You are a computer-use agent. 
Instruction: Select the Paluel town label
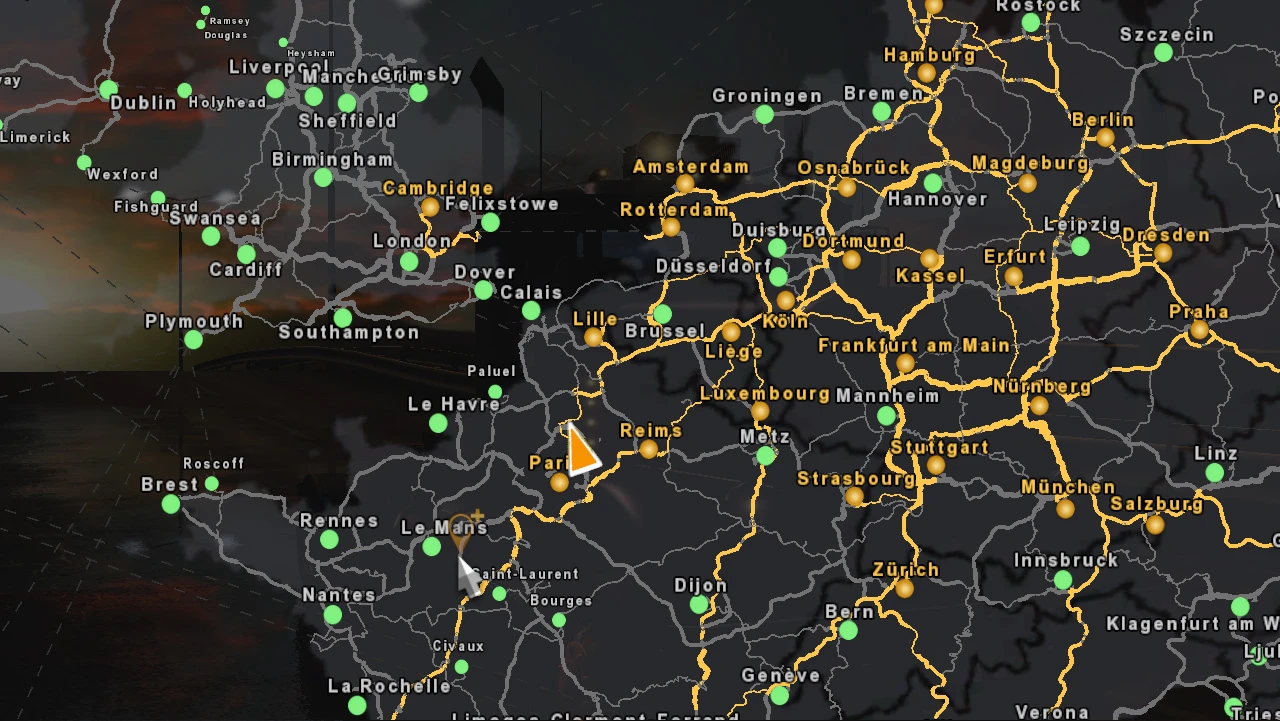pyautogui.click(x=492, y=371)
